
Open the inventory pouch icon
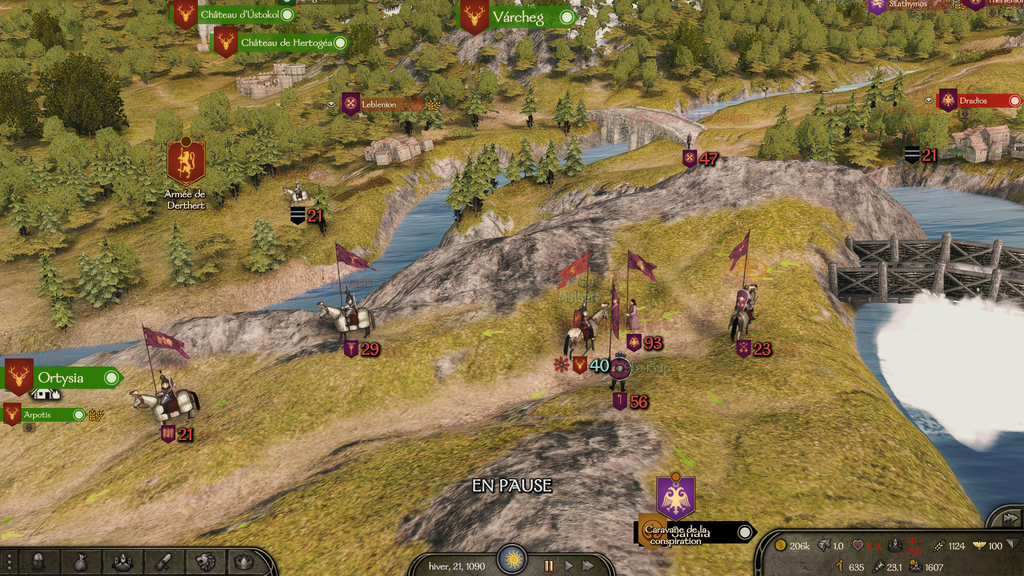(x=80, y=562)
